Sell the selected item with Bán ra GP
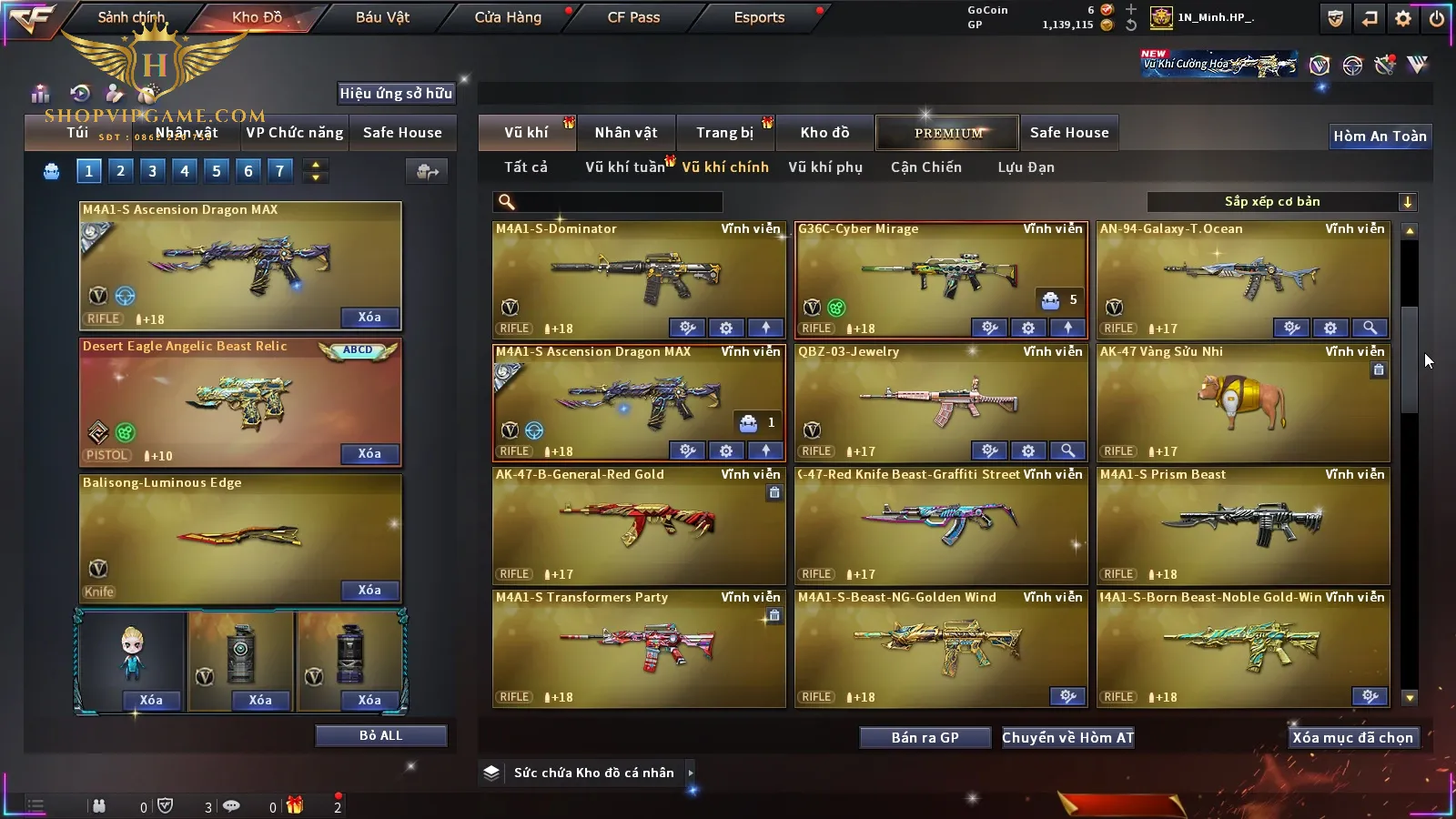This screenshot has height=819, width=1456. point(925,738)
